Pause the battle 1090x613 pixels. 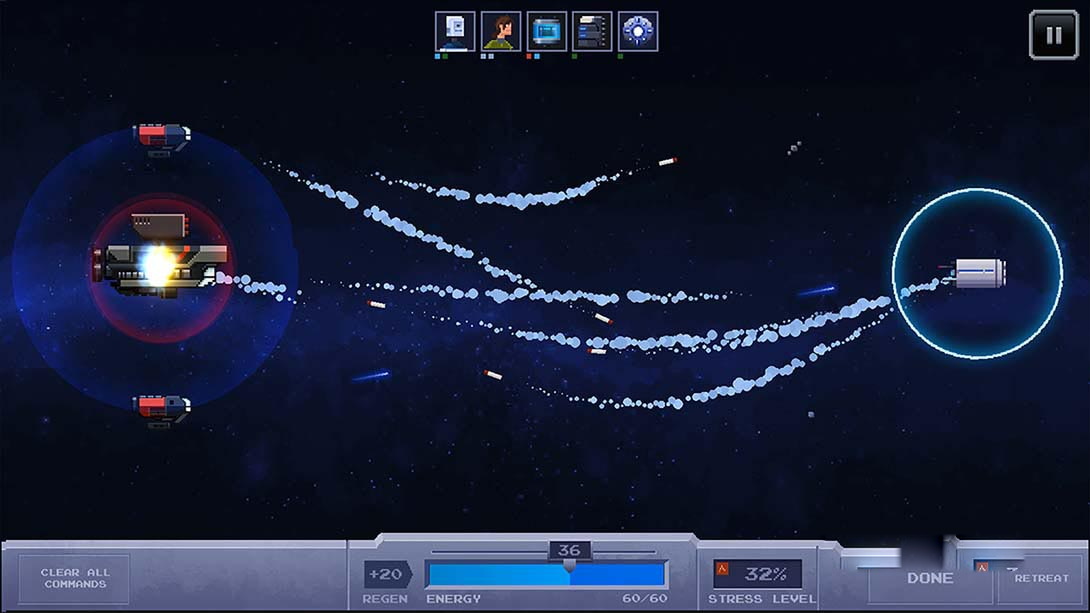(1053, 35)
